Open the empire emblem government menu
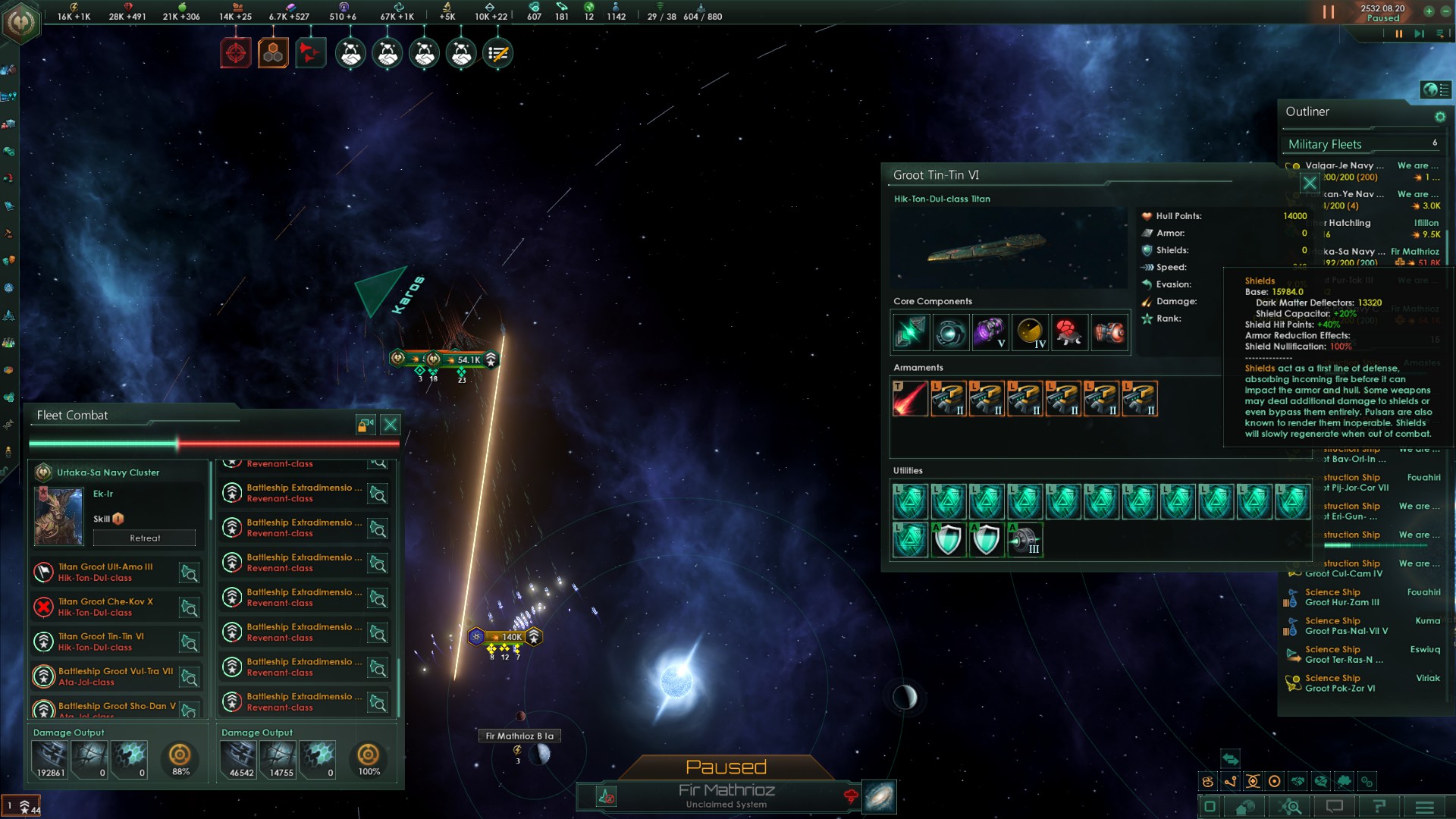 pos(20,21)
